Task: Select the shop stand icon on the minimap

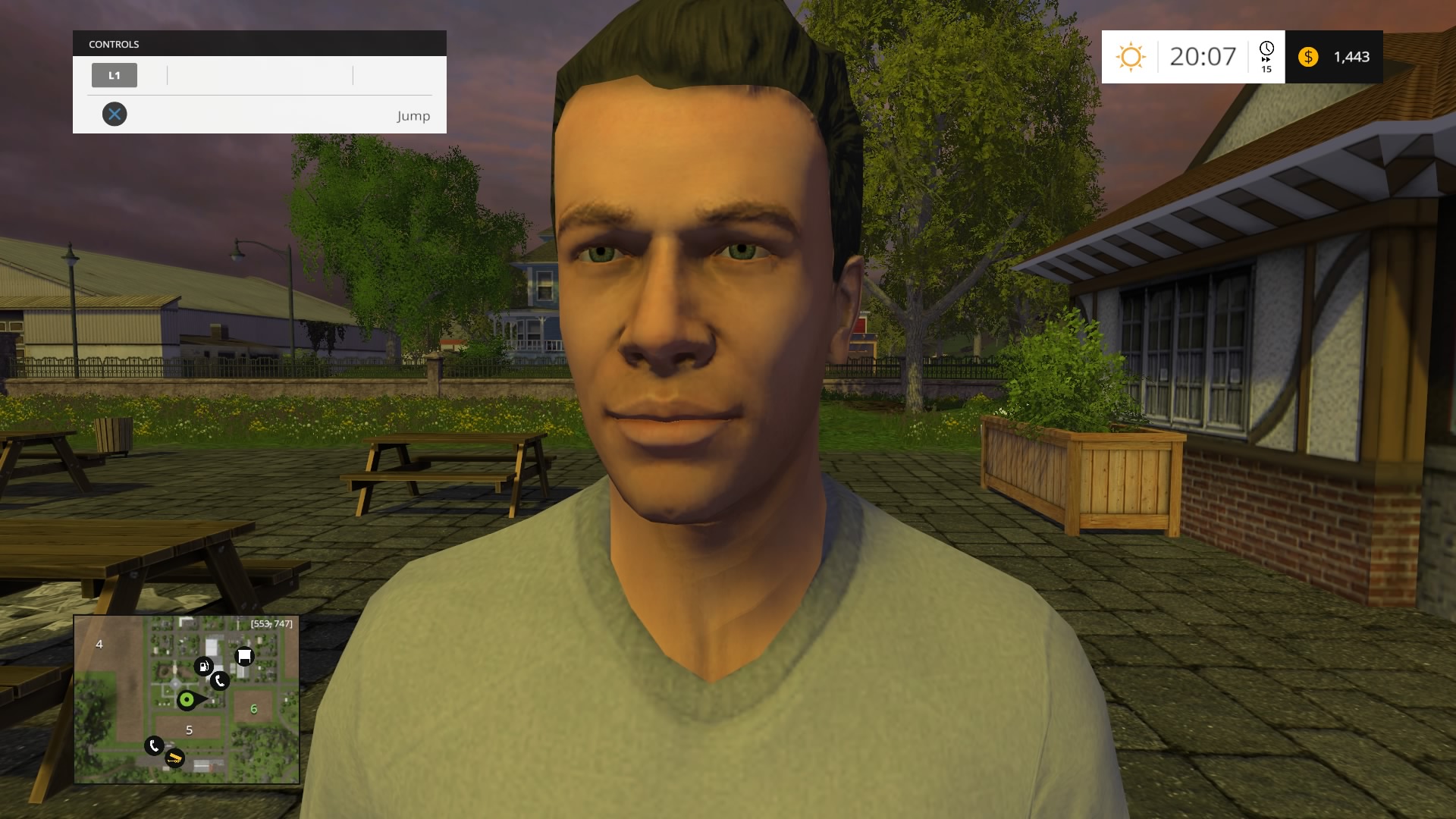Action: click(x=243, y=656)
